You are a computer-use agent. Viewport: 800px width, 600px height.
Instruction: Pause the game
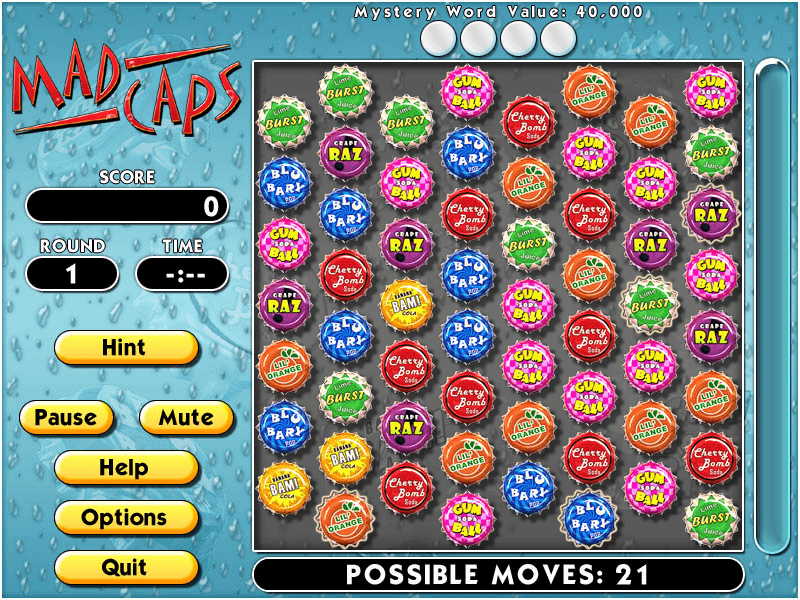(66, 417)
